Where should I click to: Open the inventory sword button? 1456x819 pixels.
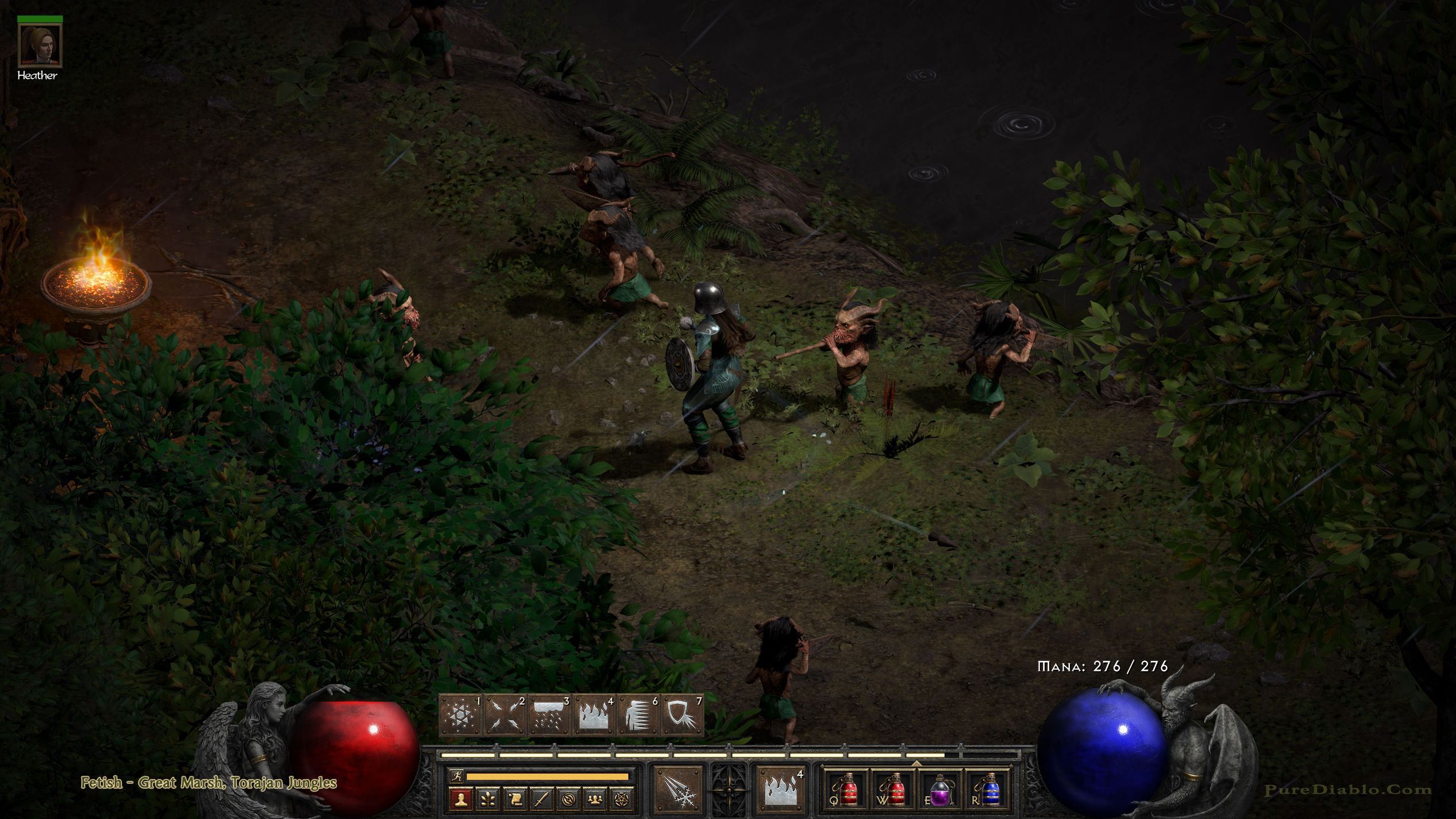click(541, 799)
